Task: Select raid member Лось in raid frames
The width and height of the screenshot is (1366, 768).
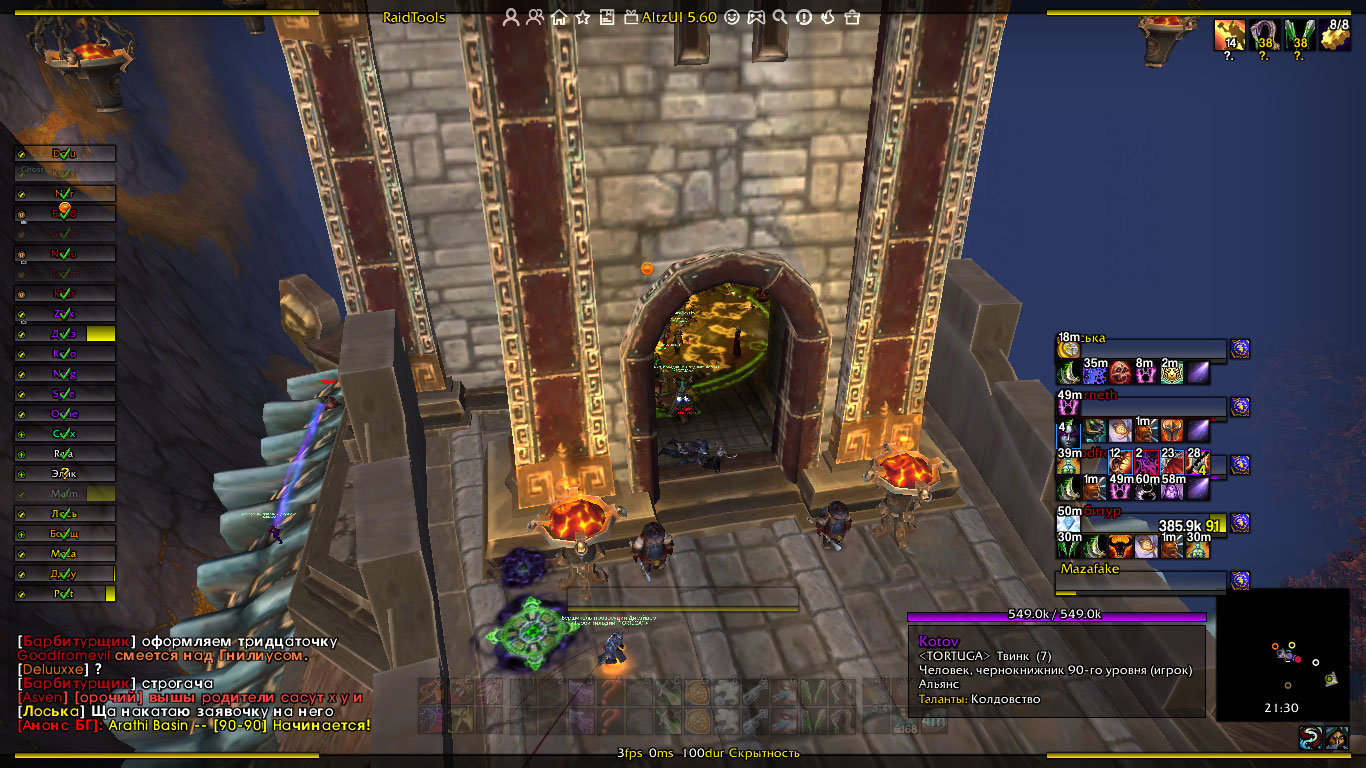Action: [65, 514]
